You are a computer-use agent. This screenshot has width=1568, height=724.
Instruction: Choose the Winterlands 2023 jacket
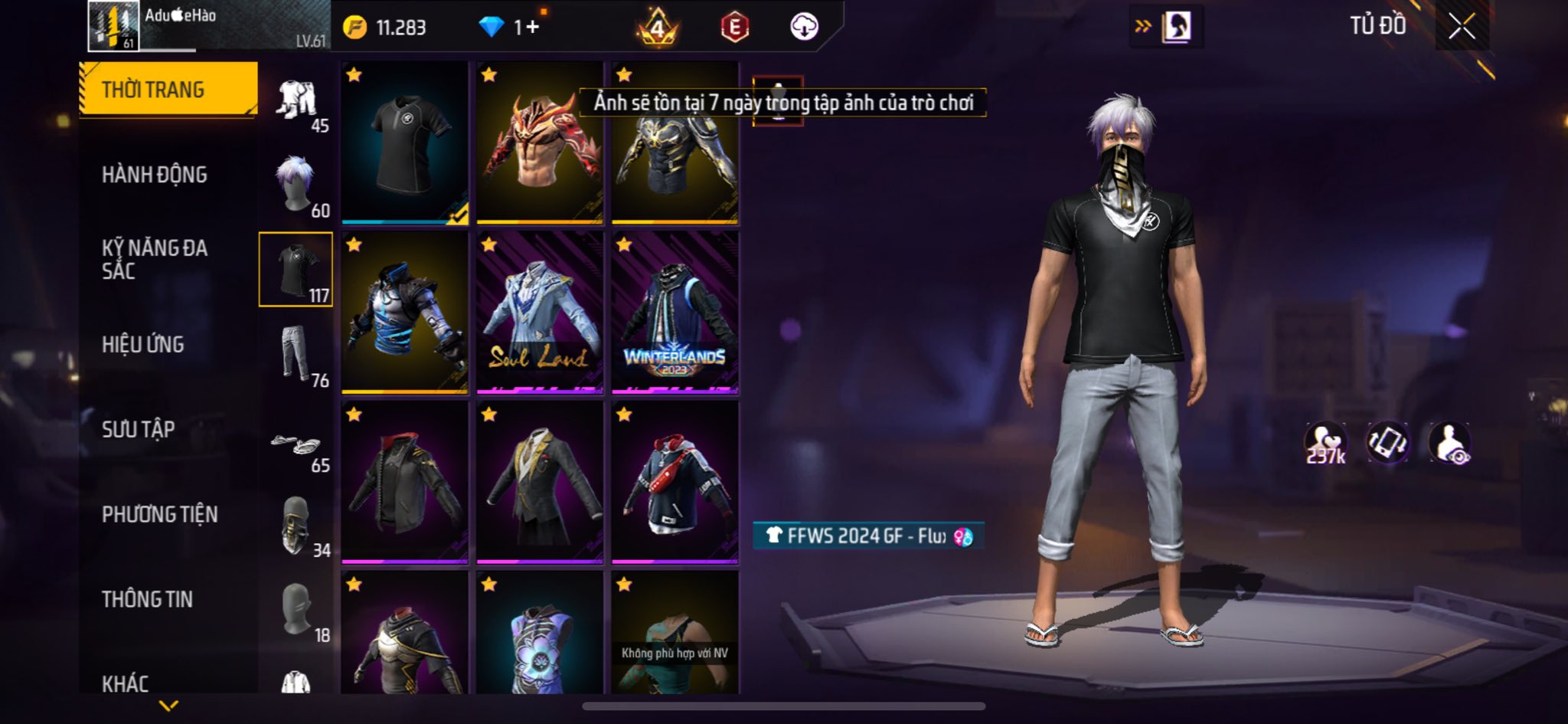pyautogui.click(x=675, y=313)
